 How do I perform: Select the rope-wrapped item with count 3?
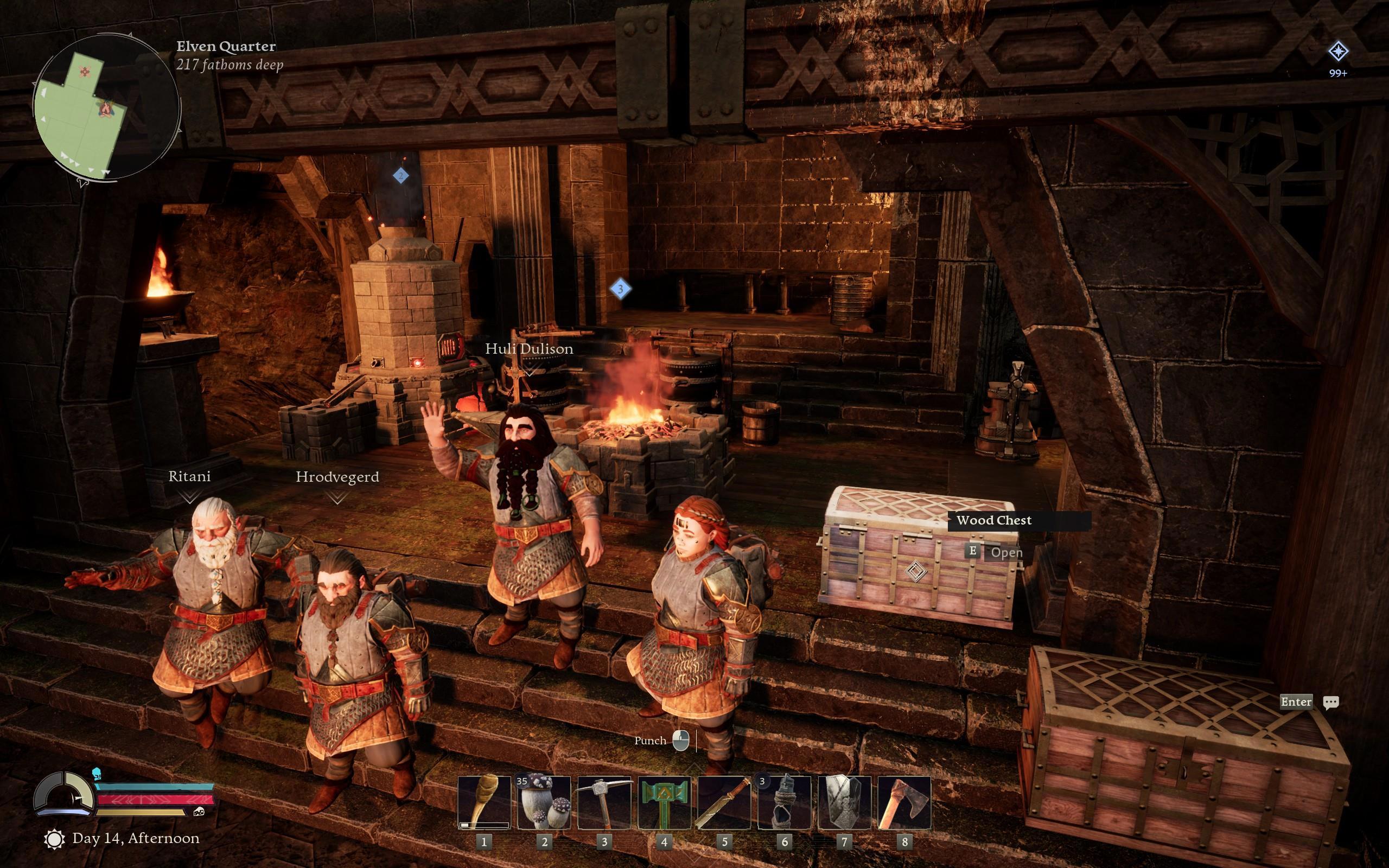[x=784, y=802]
